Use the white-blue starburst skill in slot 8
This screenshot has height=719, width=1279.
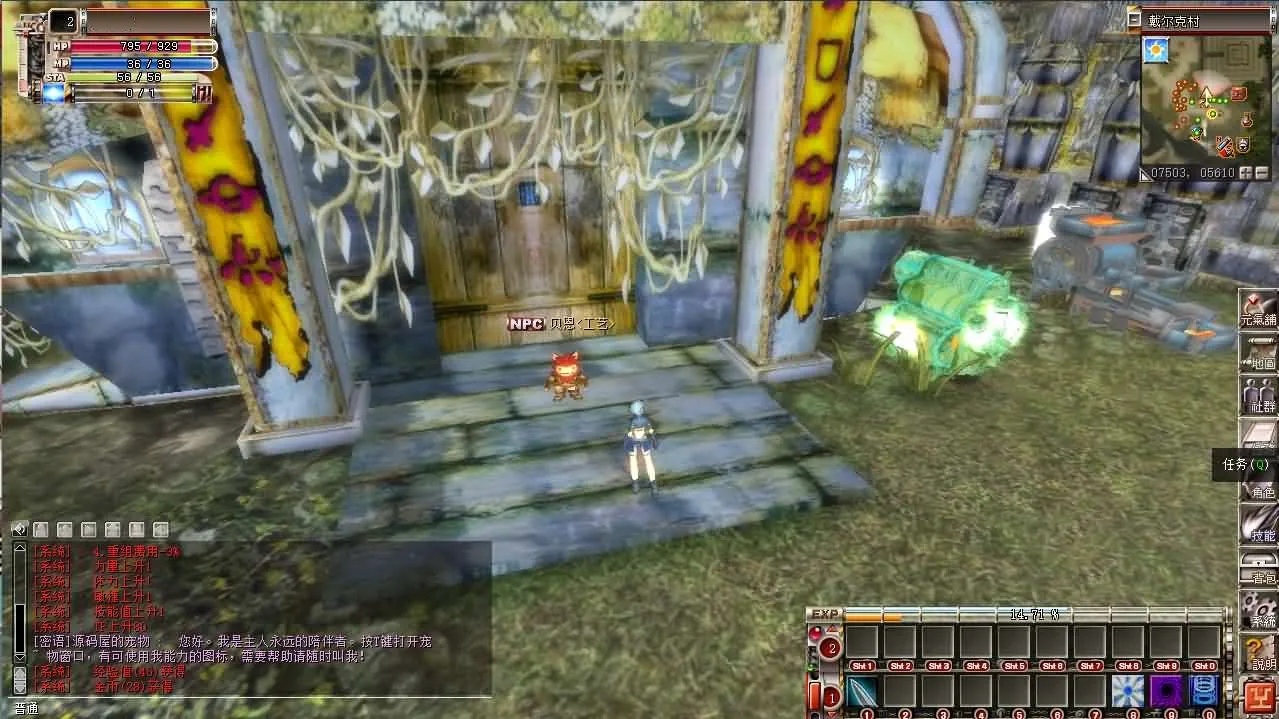point(1129,691)
